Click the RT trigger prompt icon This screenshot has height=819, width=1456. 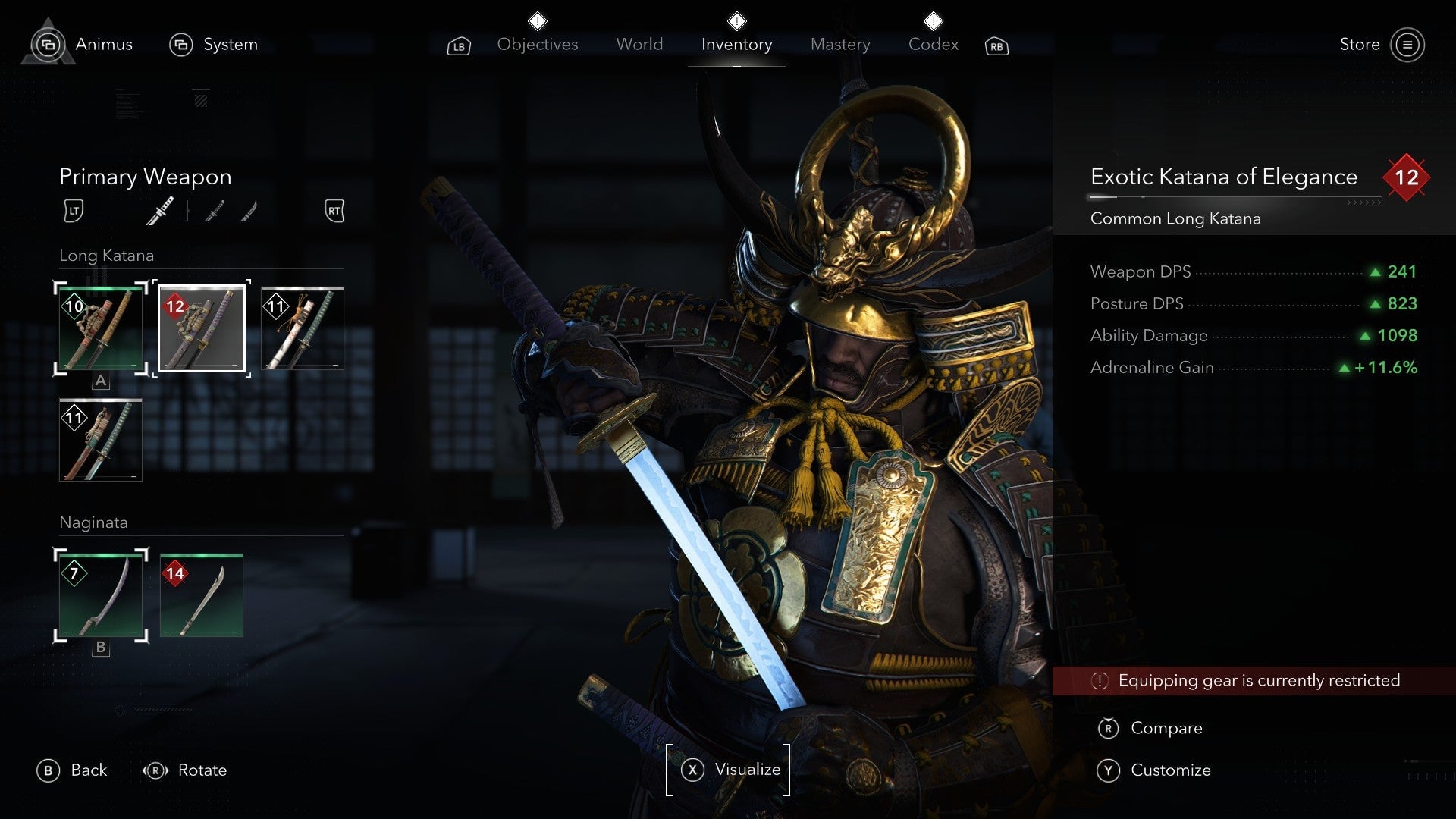pos(334,211)
